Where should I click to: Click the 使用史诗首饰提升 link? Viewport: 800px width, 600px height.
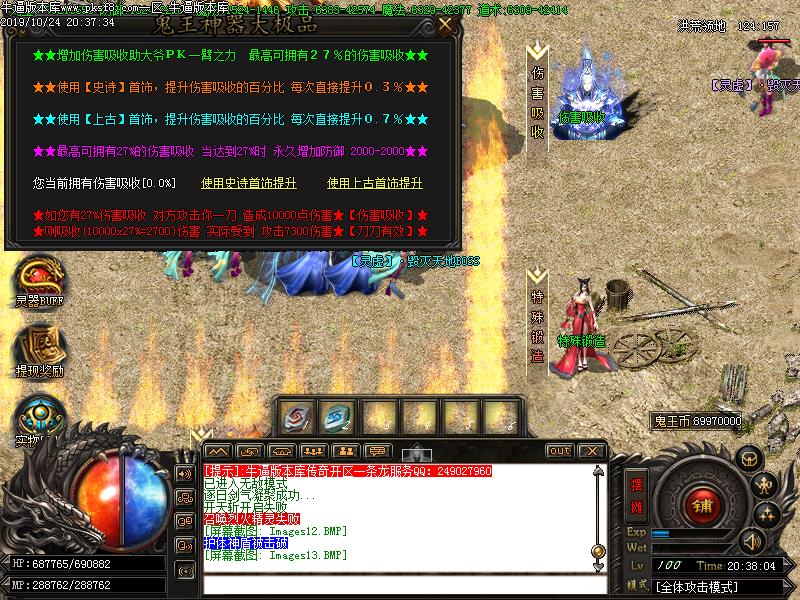click(x=249, y=184)
